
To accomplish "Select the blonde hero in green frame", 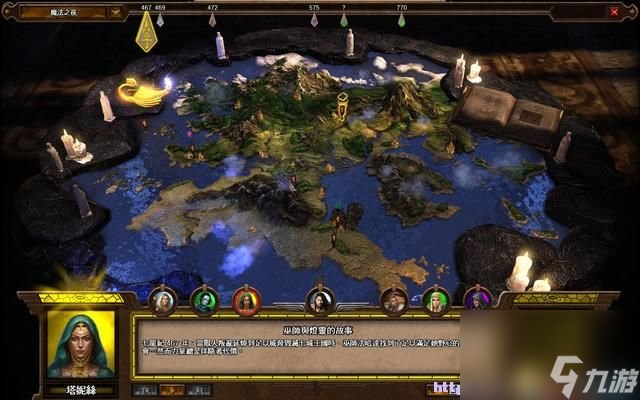I will click(436, 300).
